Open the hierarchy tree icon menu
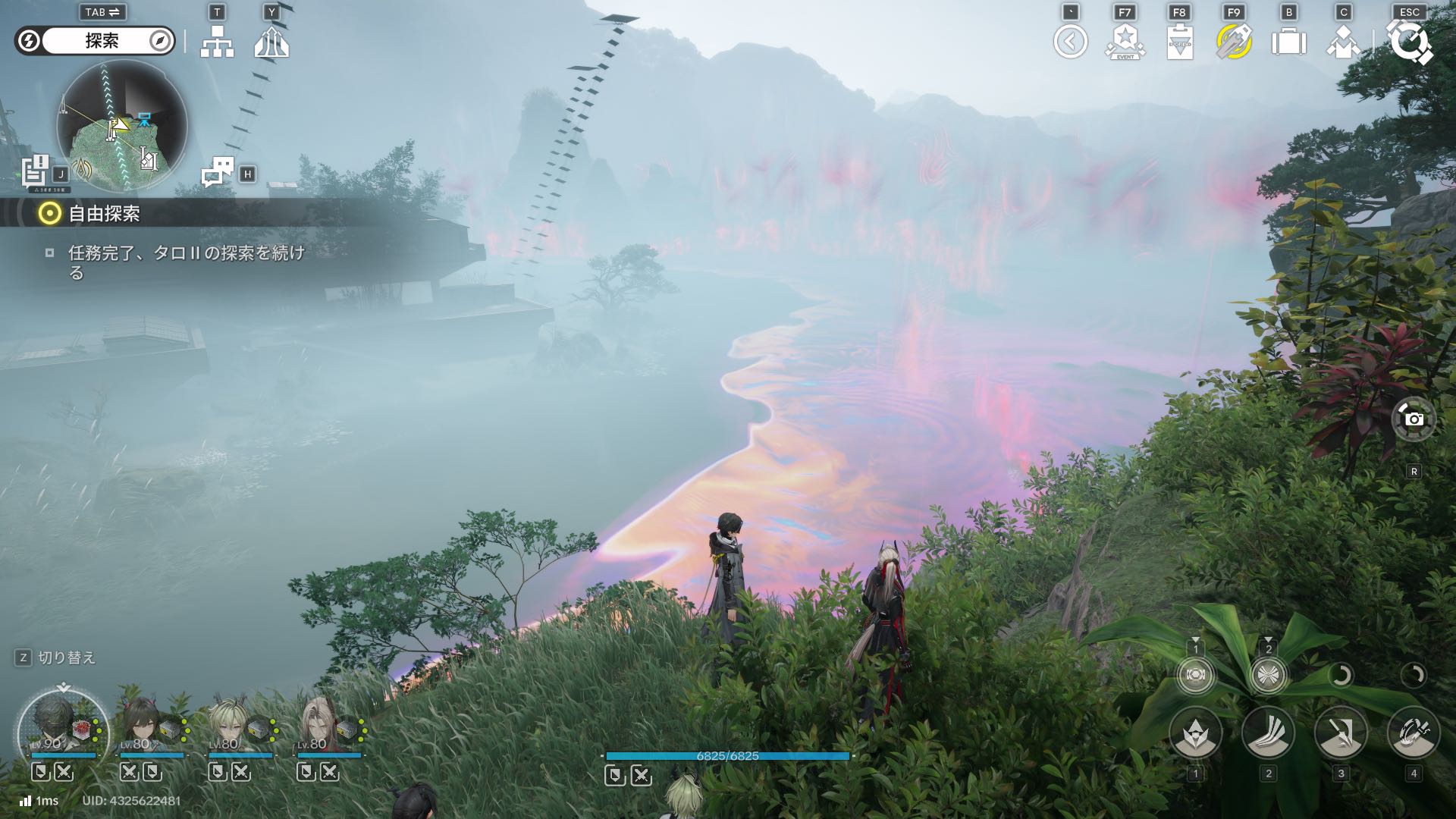The height and width of the screenshot is (819, 1456). (x=217, y=42)
